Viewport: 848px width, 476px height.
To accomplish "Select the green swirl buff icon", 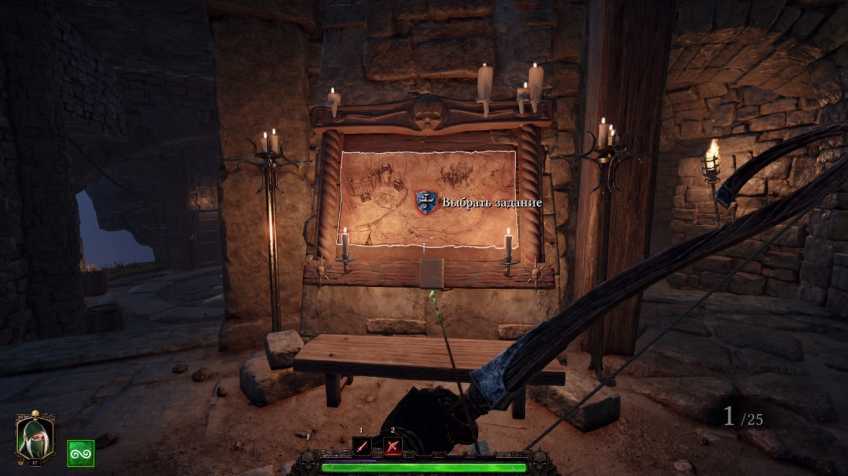I will [80, 453].
